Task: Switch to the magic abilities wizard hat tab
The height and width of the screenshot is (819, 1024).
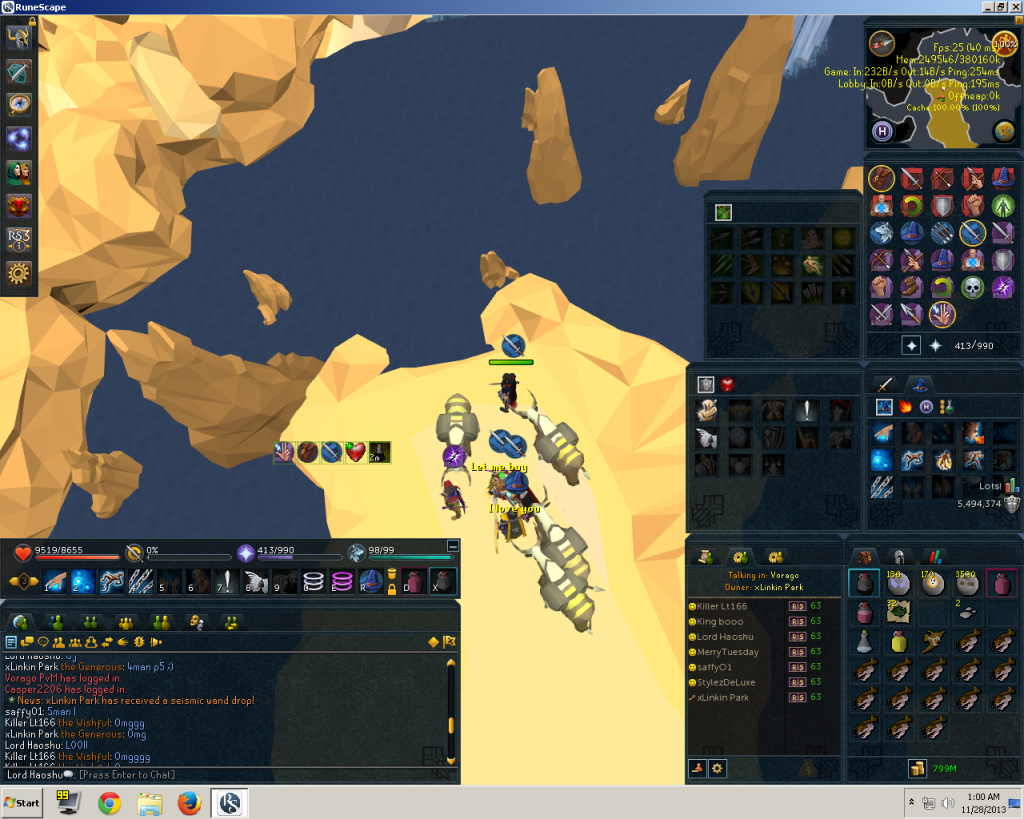Action: 917,384
